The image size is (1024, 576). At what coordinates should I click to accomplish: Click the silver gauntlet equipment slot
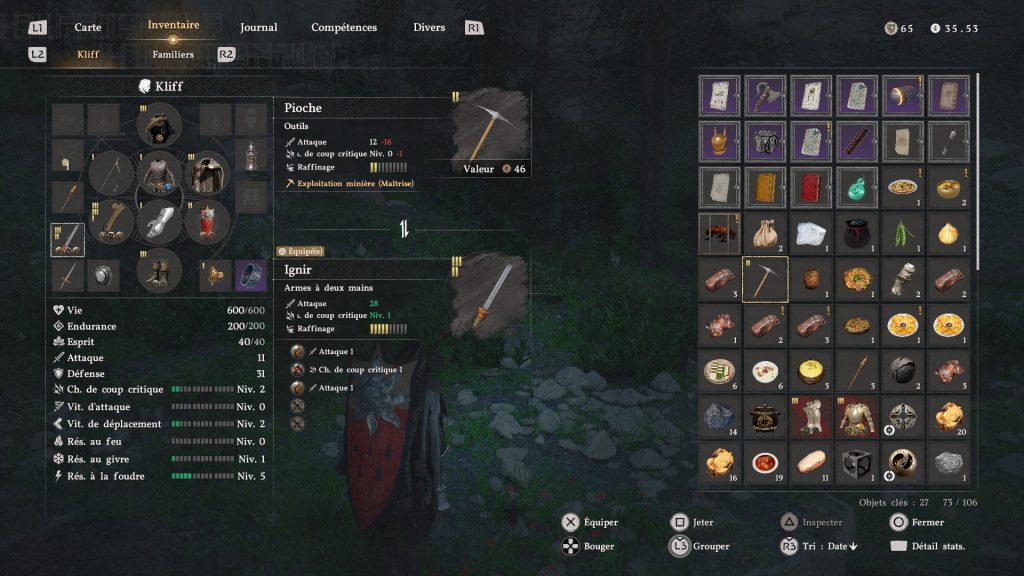pos(159,221)
